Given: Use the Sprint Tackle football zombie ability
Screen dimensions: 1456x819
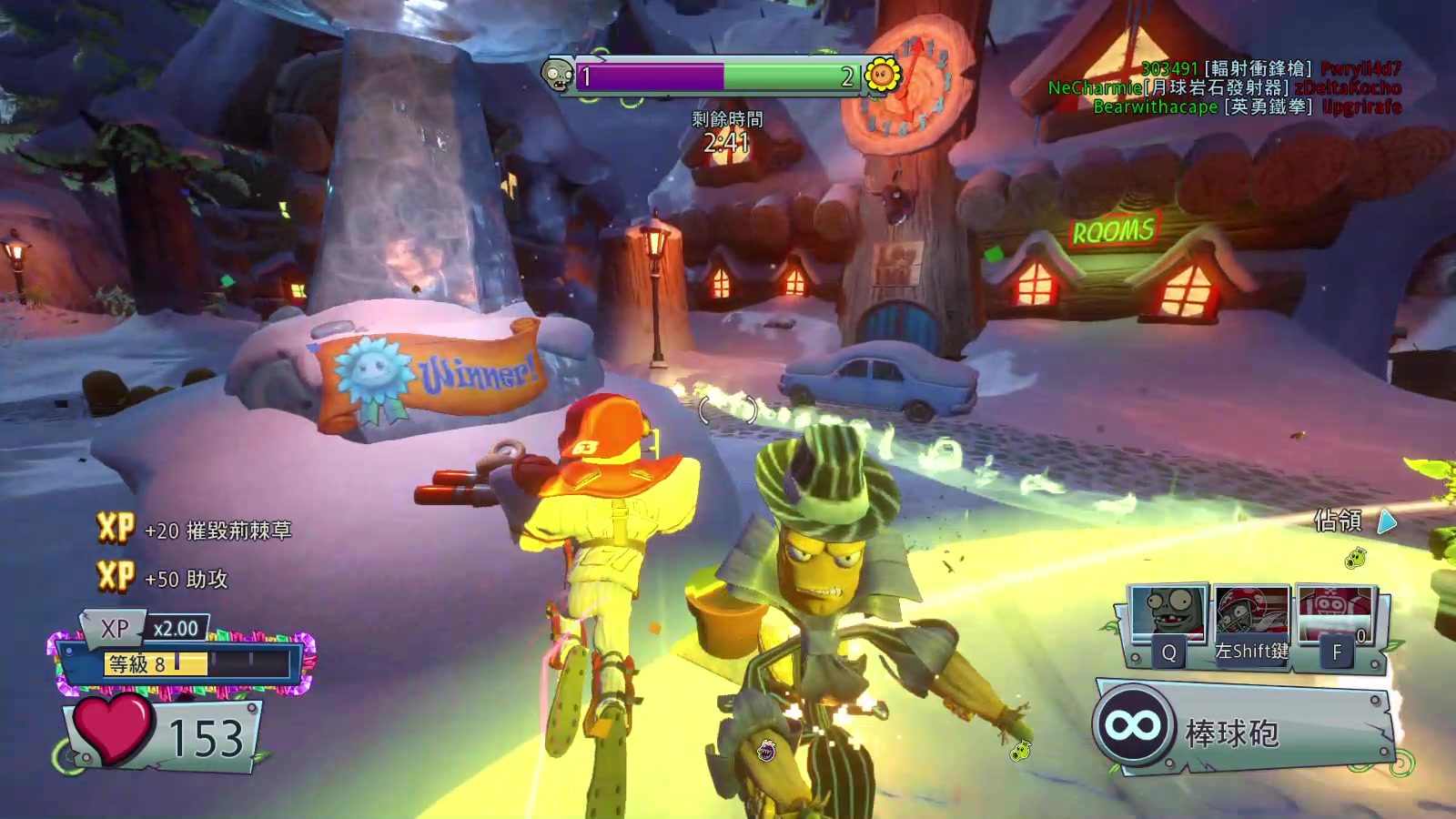Looking at the screenshot, I should click(1252, 613).
